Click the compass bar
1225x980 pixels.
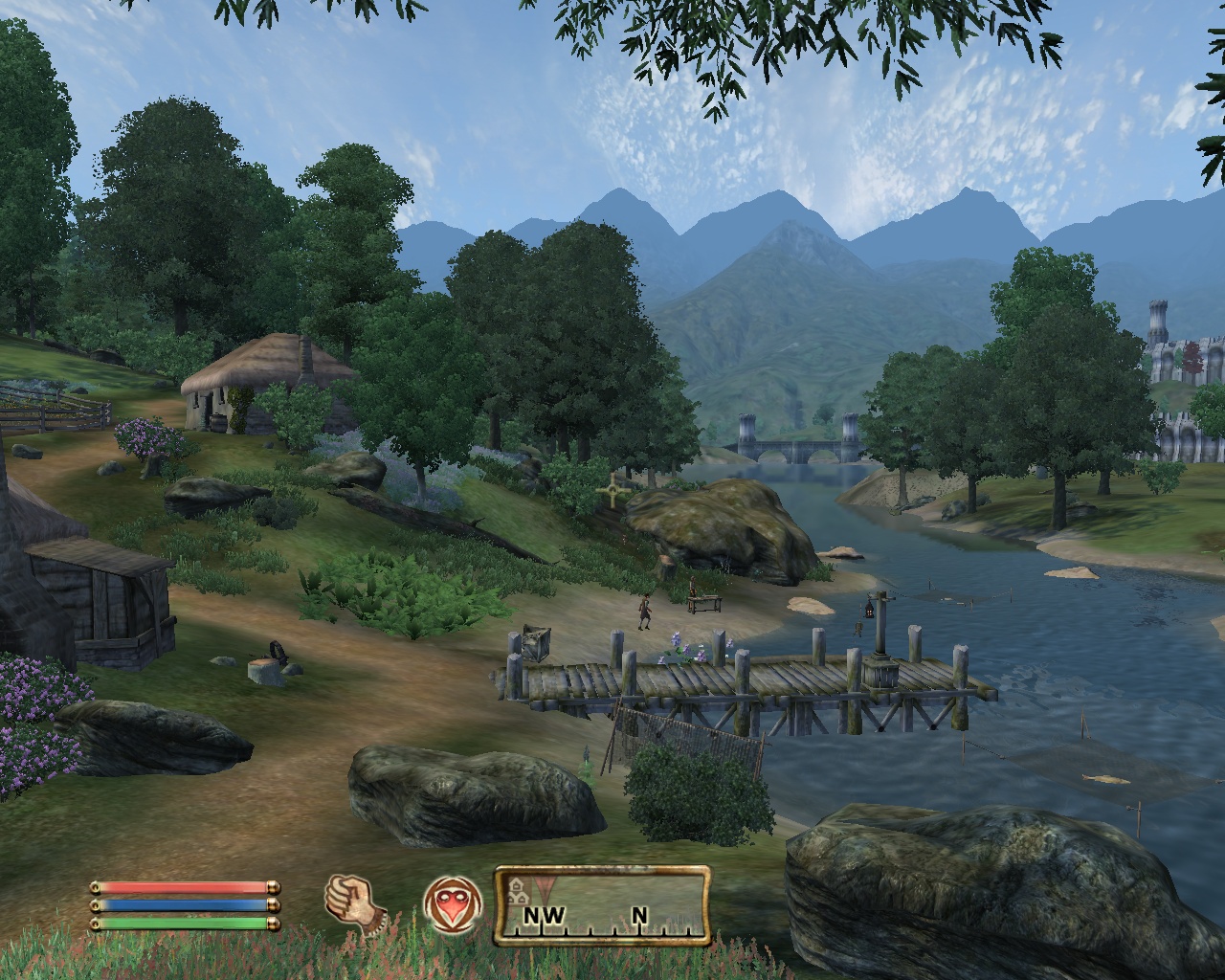[602, 906]
